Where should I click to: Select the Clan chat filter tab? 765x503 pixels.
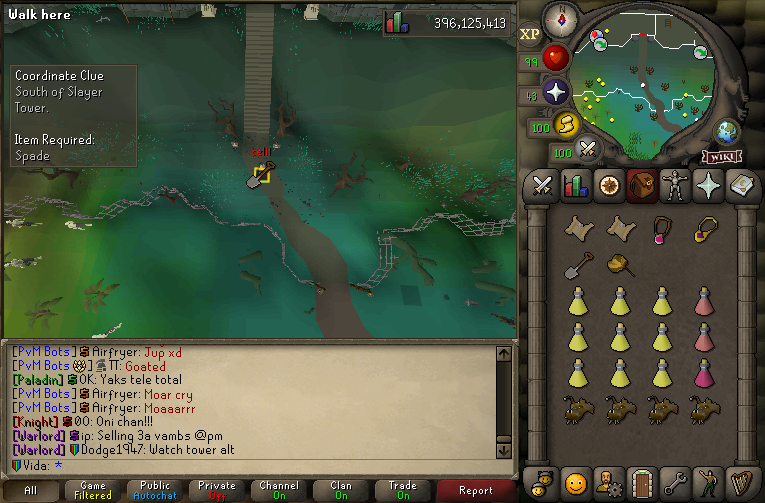(x=341, y=491)
